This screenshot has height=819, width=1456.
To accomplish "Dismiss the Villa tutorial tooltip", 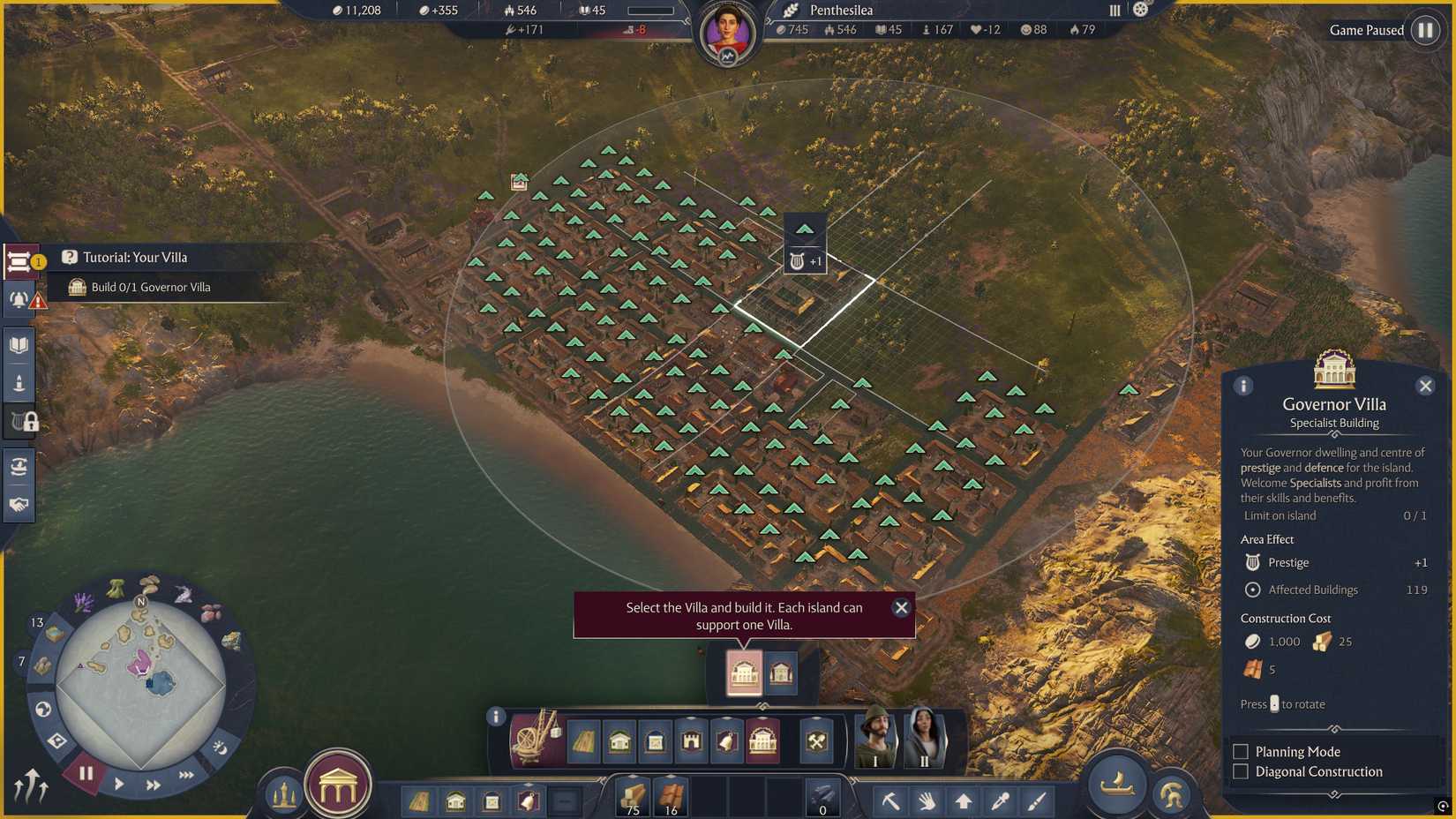I will (x=901, y=607).
